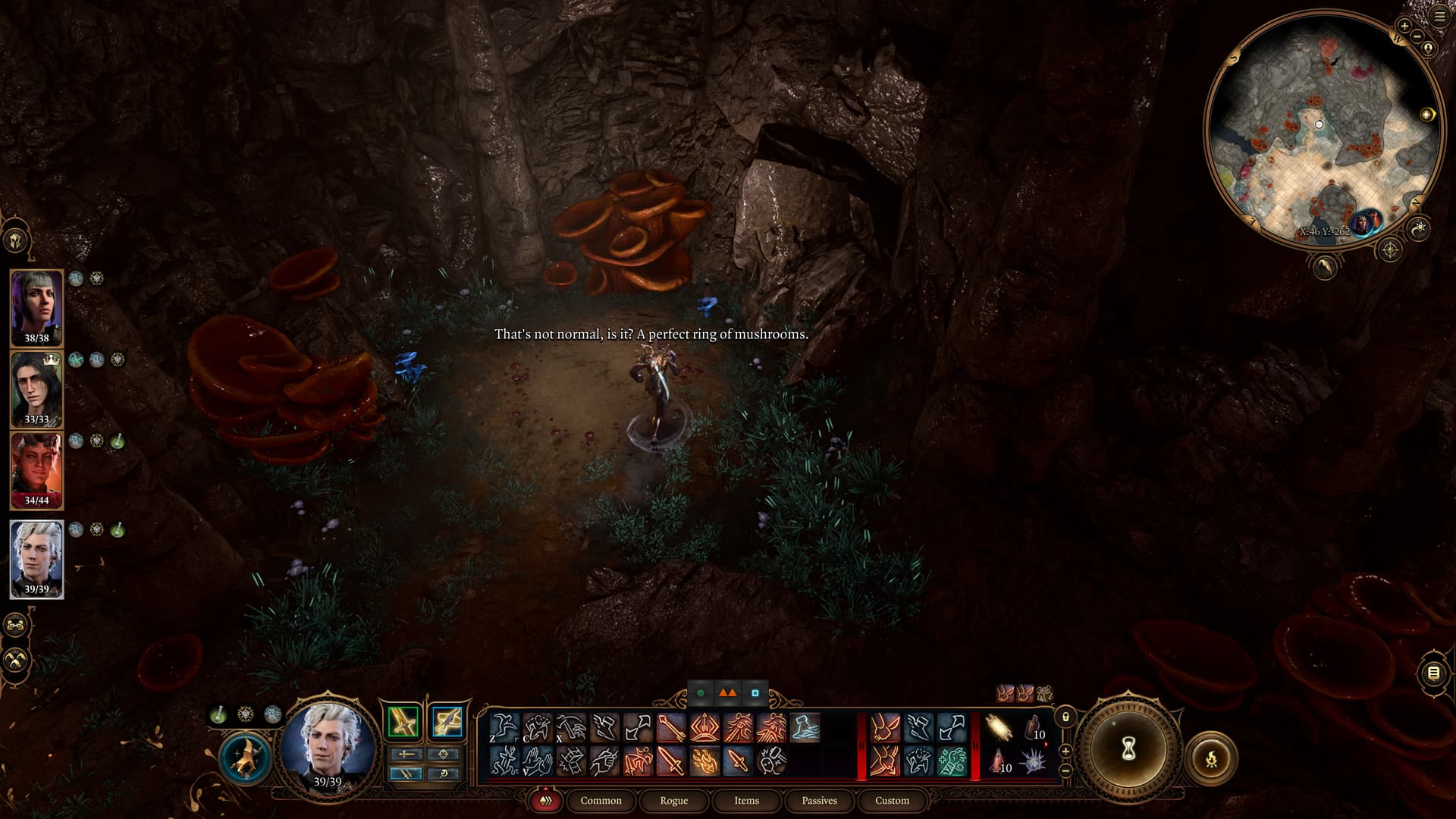Switch to the Custom hotbar tab
Viewport: 1456px width, 819px height.
892,800
